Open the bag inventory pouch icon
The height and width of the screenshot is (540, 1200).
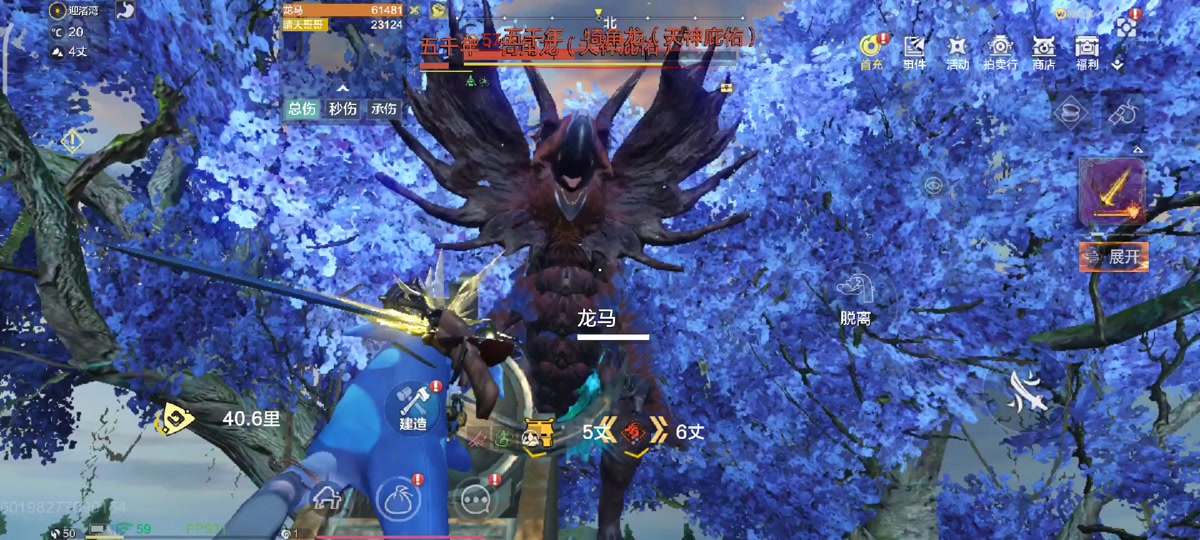click(398, 496)
